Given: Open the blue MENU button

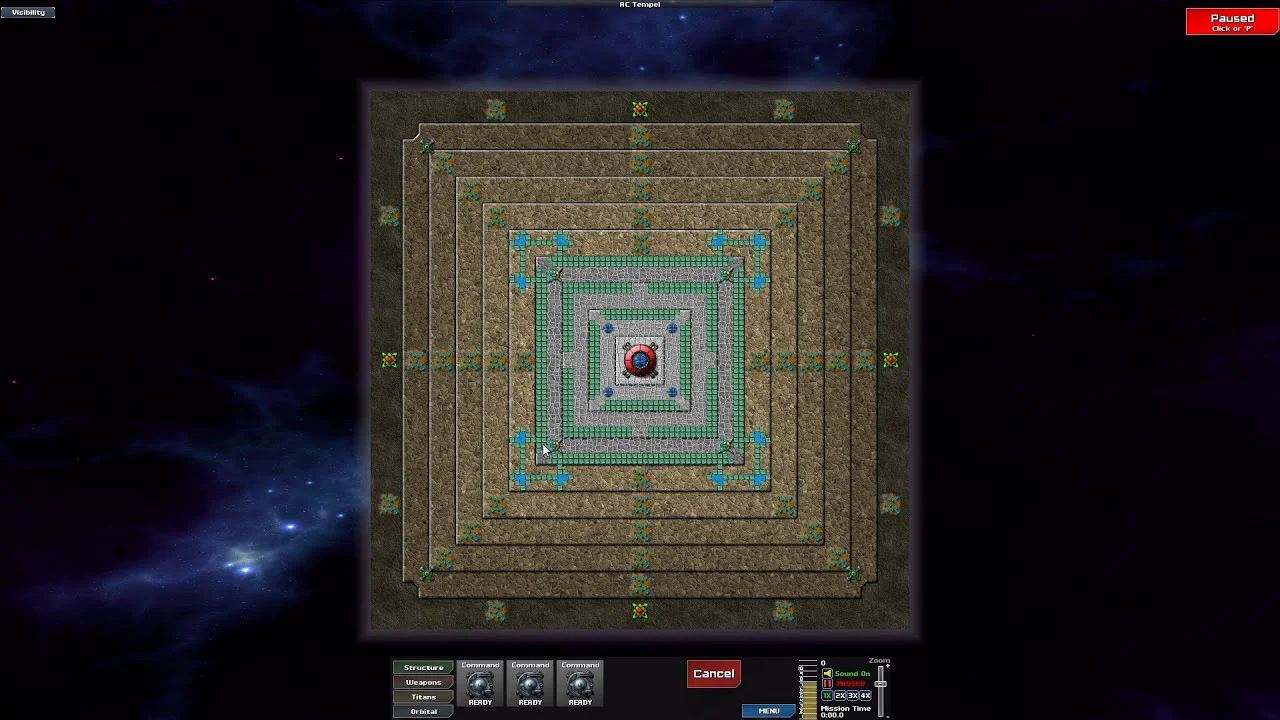Looking at the screenshot, I should tap(768, 711).
